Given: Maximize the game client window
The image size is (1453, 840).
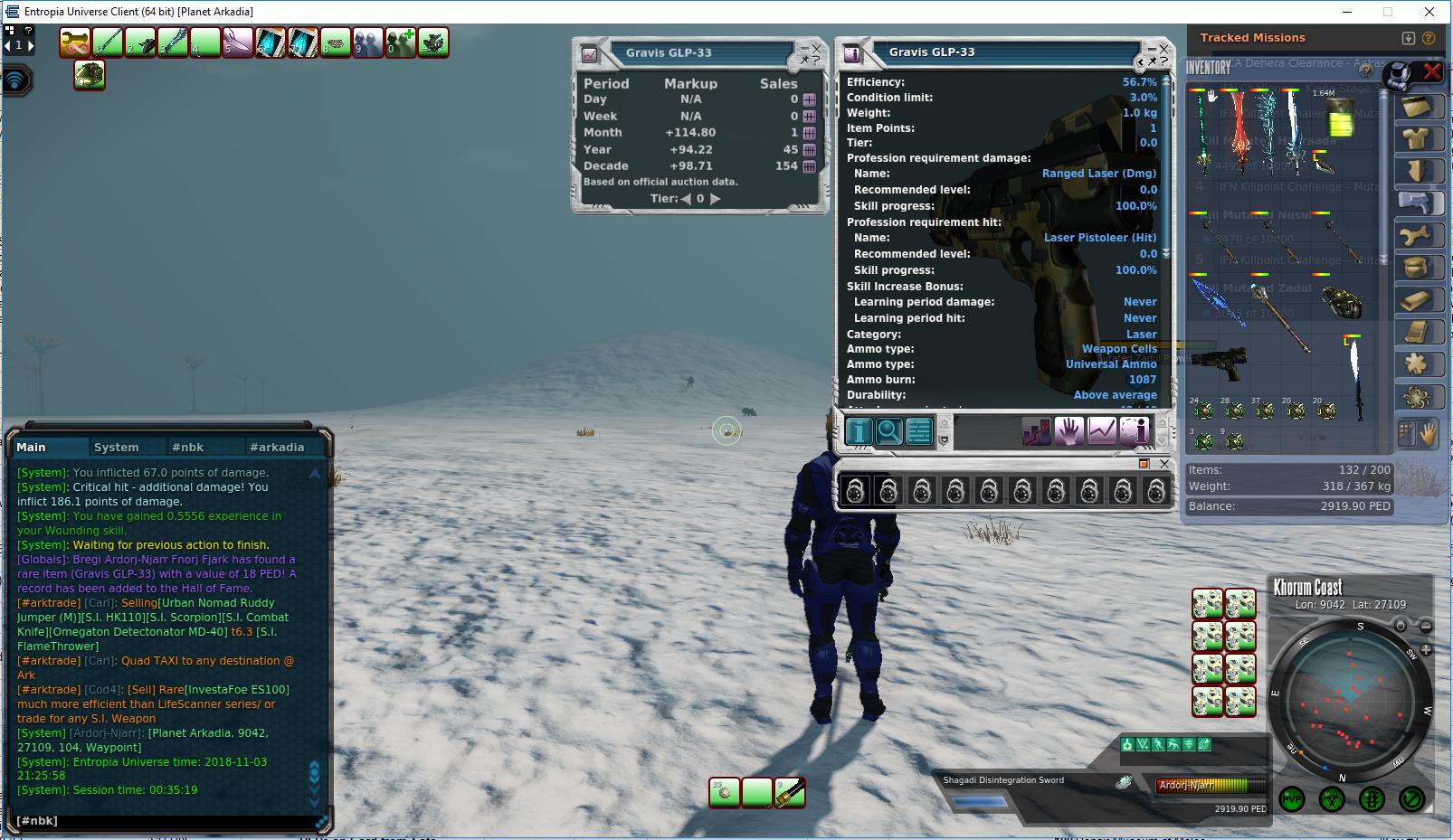Looking at the screenshot, I should (1387, 12).
